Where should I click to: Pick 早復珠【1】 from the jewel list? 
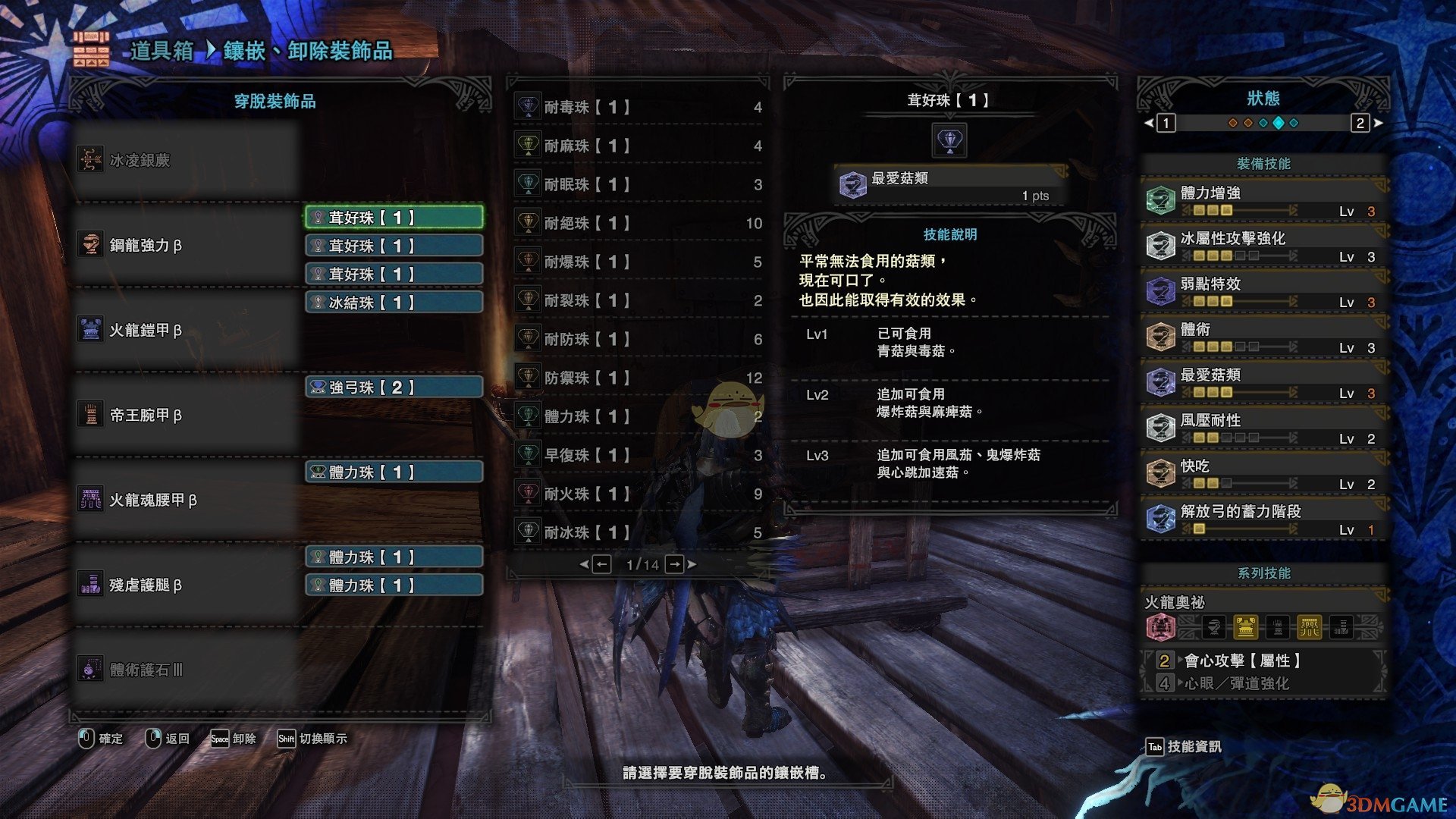[x=639, y=455]
